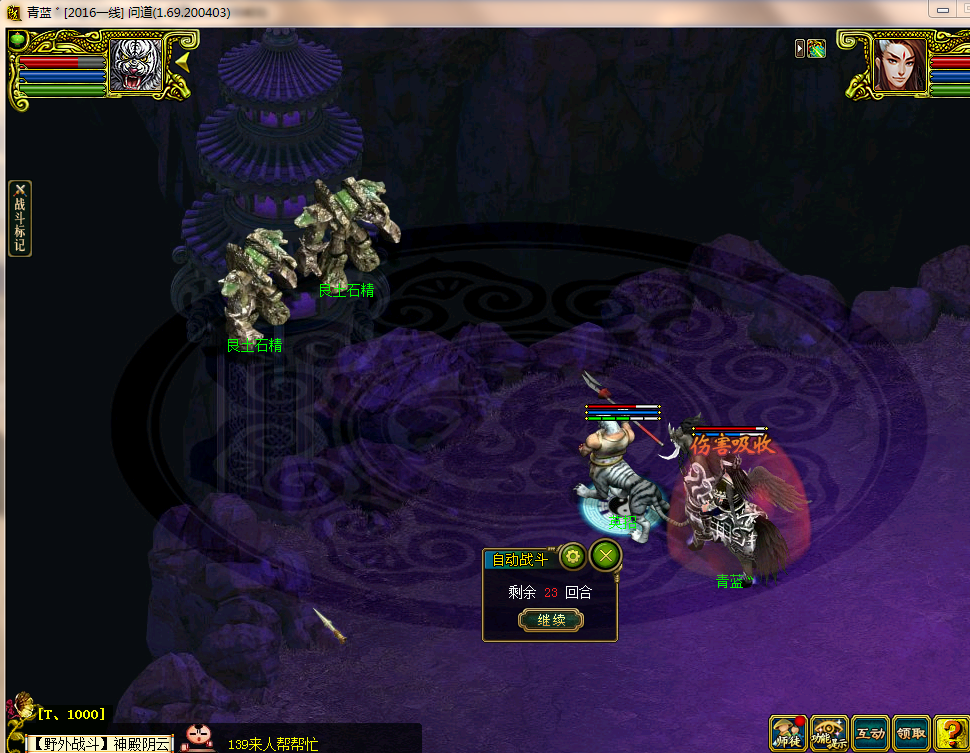970x753 pixels.
Task: Click the player character portrait
Action: [x=899, y=65]
